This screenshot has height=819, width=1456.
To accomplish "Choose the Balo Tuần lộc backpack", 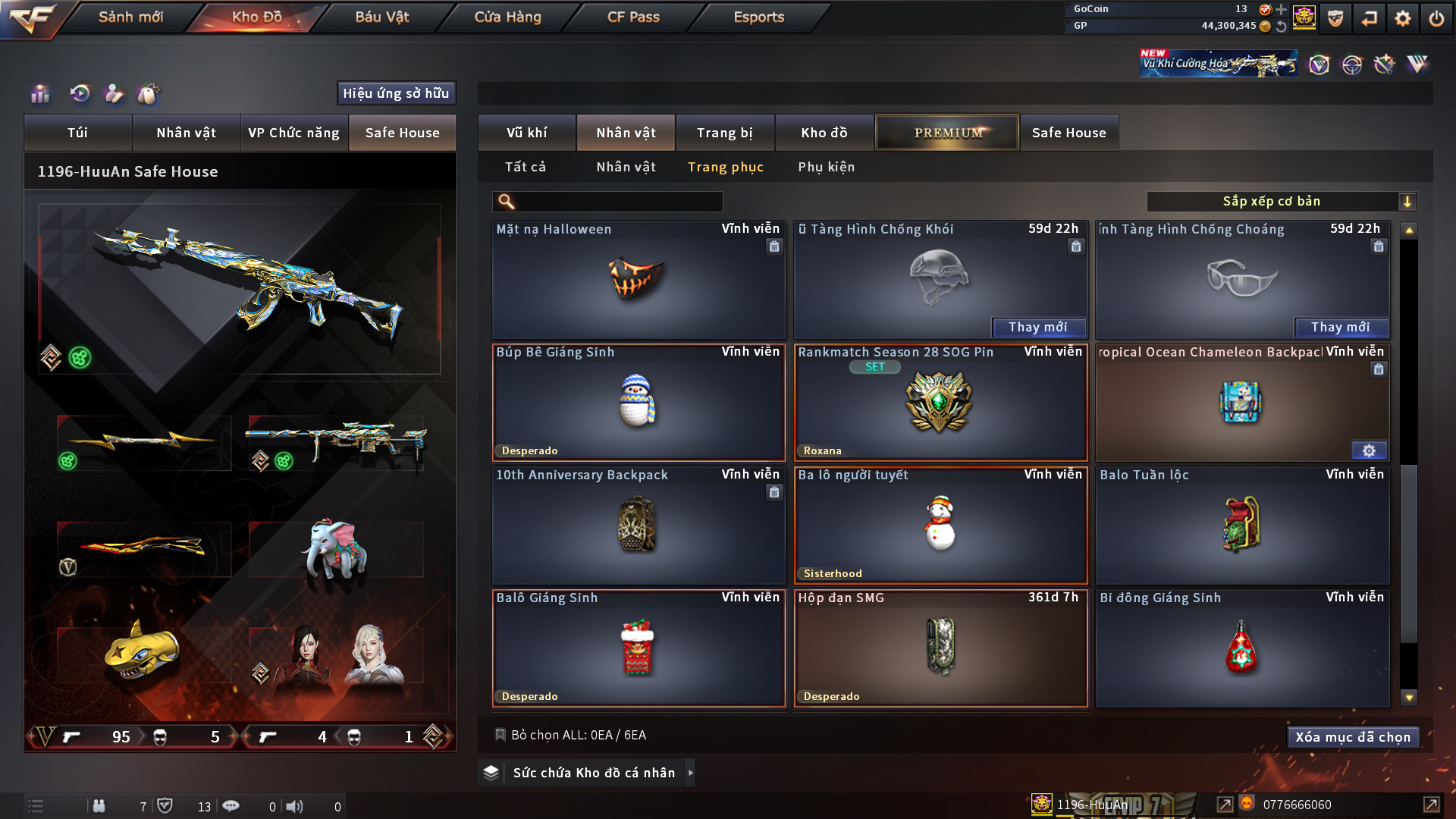I will (x=1241, y=526).
